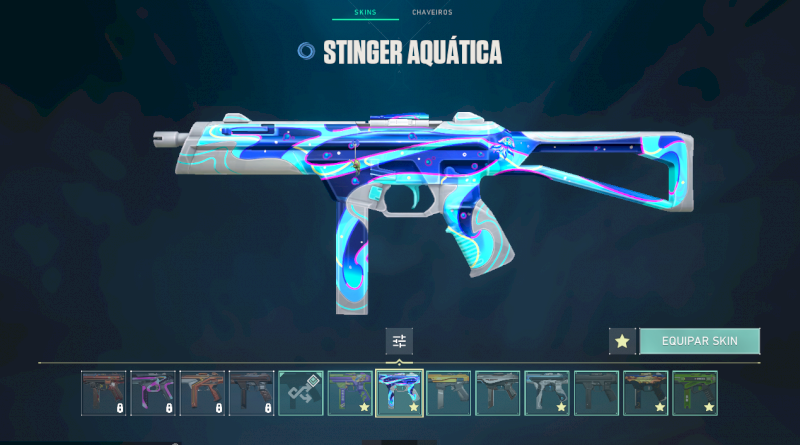Select the blue Aquática Stinger thumbnail

point(399,393)
